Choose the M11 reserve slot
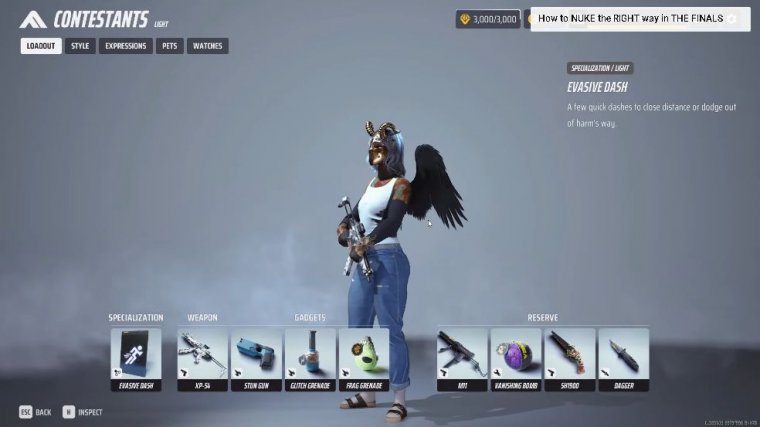The width and height of the screenshot is (760, 427). (x=462, y=359)
